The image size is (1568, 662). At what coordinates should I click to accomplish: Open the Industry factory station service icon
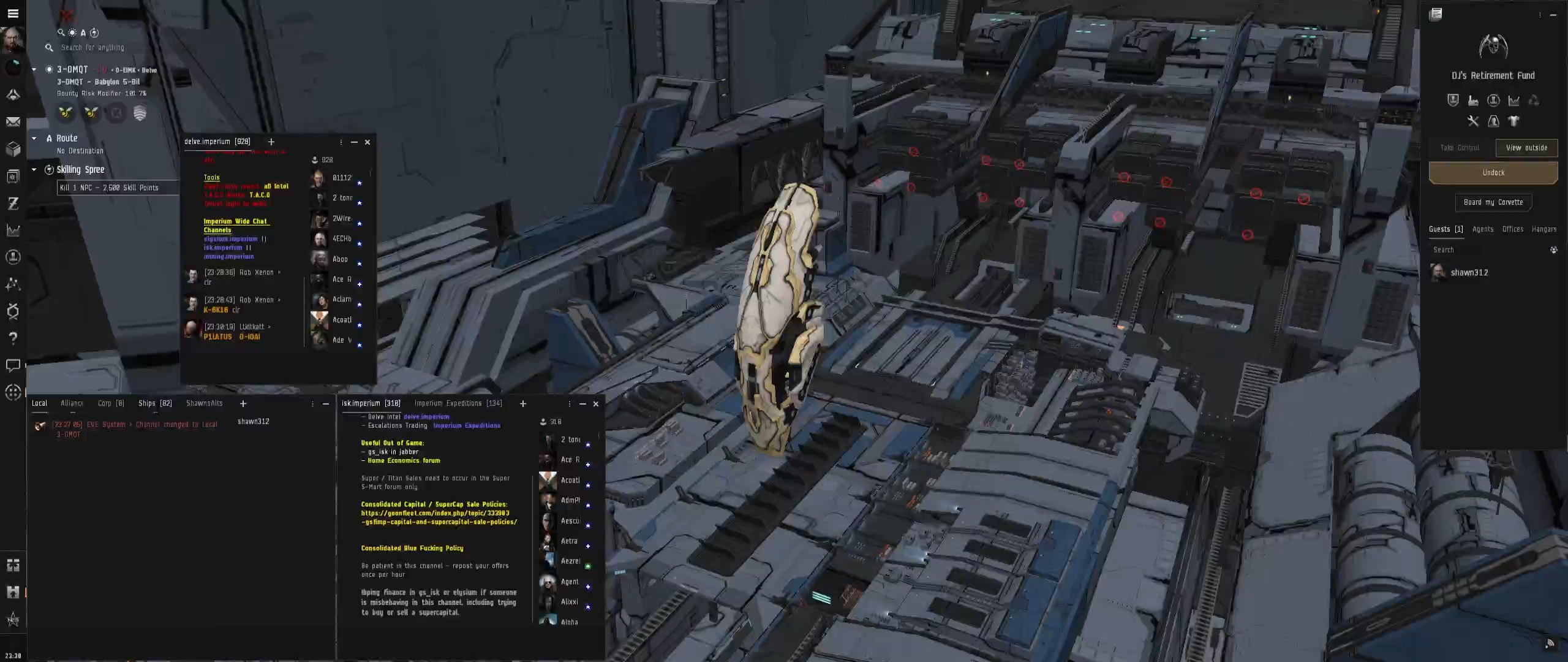1473,100
